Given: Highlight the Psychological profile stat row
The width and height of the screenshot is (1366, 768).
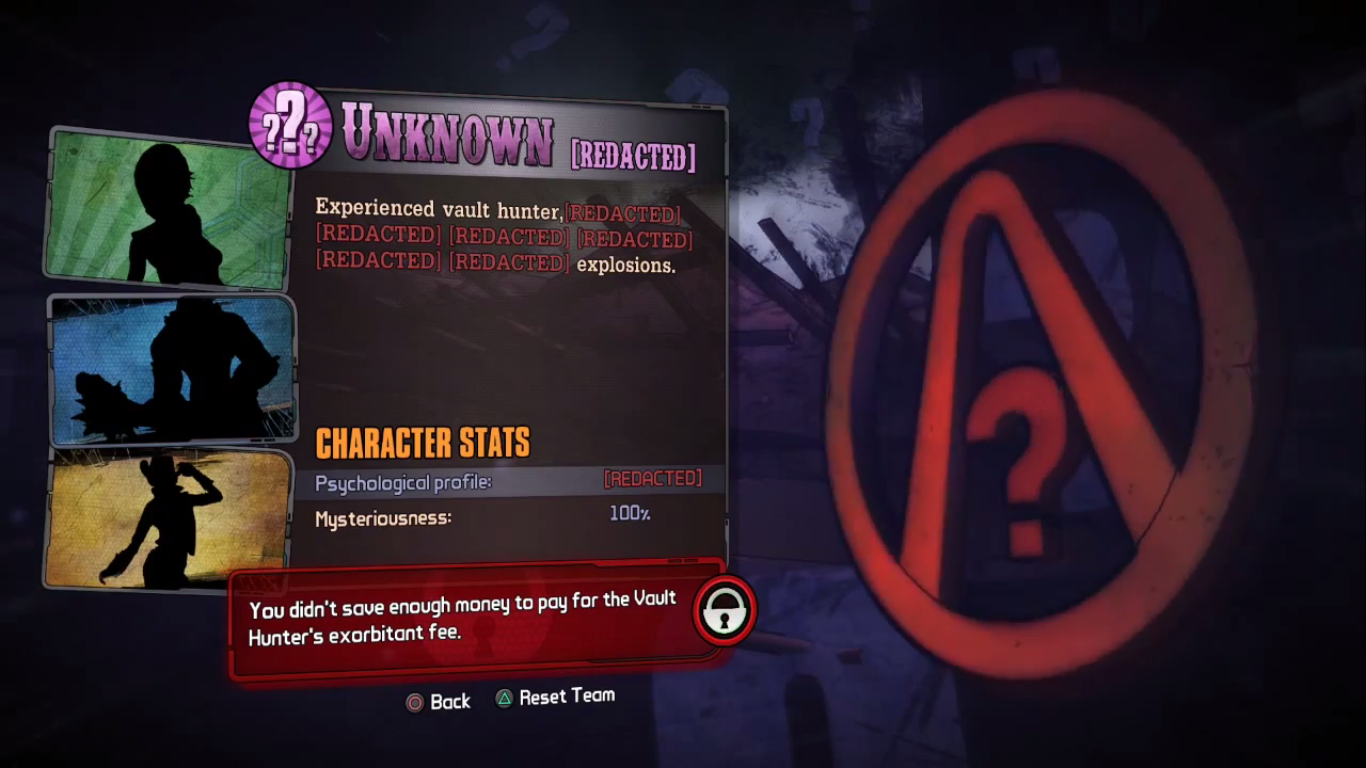Looking at the screenshot, I should click(x=508, y=482).
